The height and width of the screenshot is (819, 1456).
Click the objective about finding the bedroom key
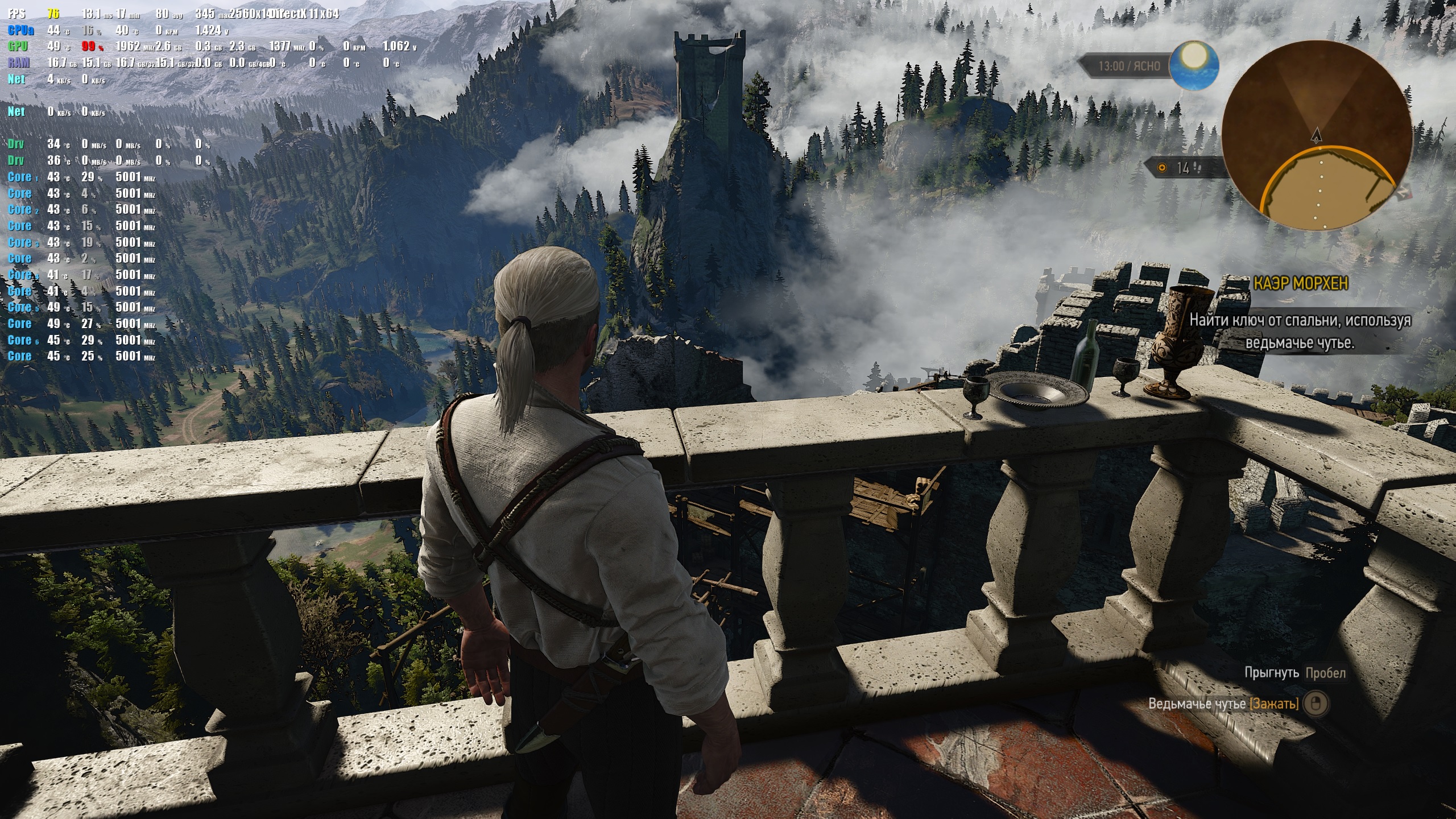point(1300,331)
